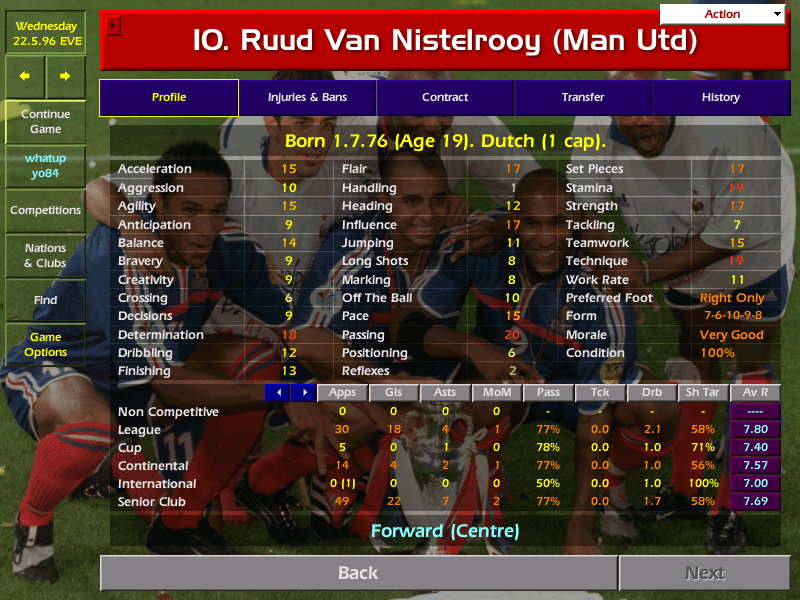
Task: Switch to the Injuries & Bans tab
Action: pyautogui.click(x=307, y=97)
